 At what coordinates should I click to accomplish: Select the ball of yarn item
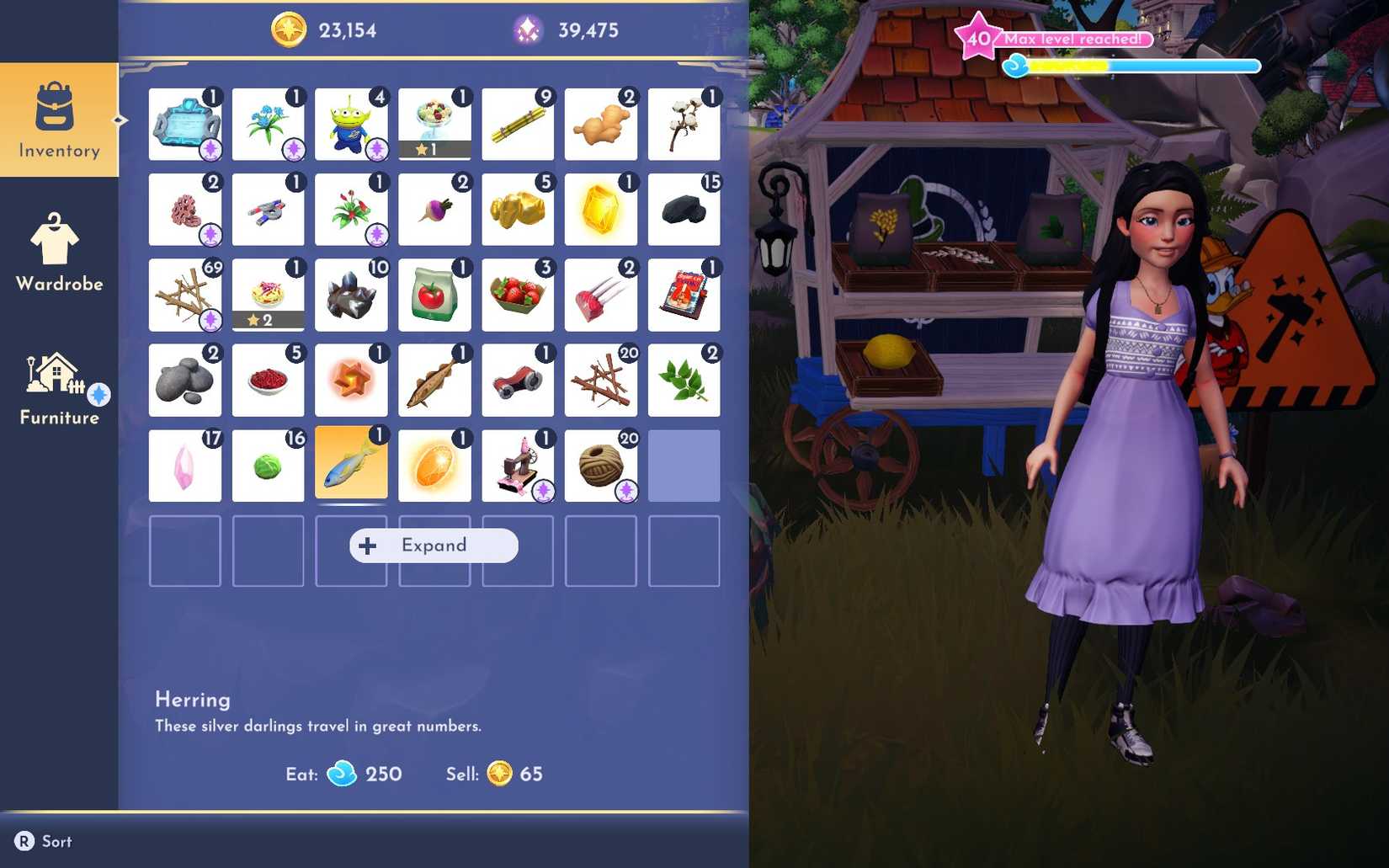pyautogui.click(x=601, y=465)
